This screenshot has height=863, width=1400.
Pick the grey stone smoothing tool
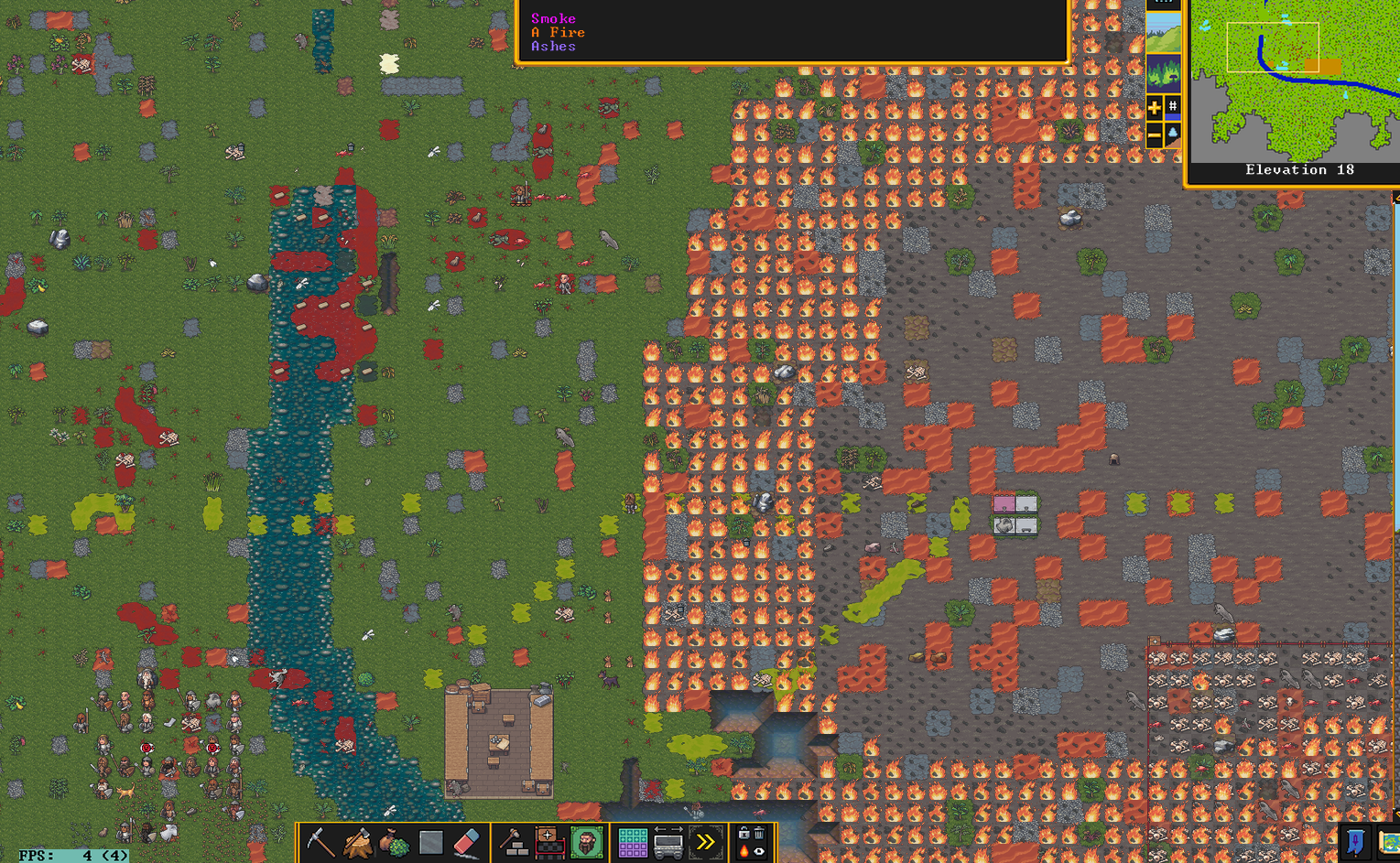430,842
